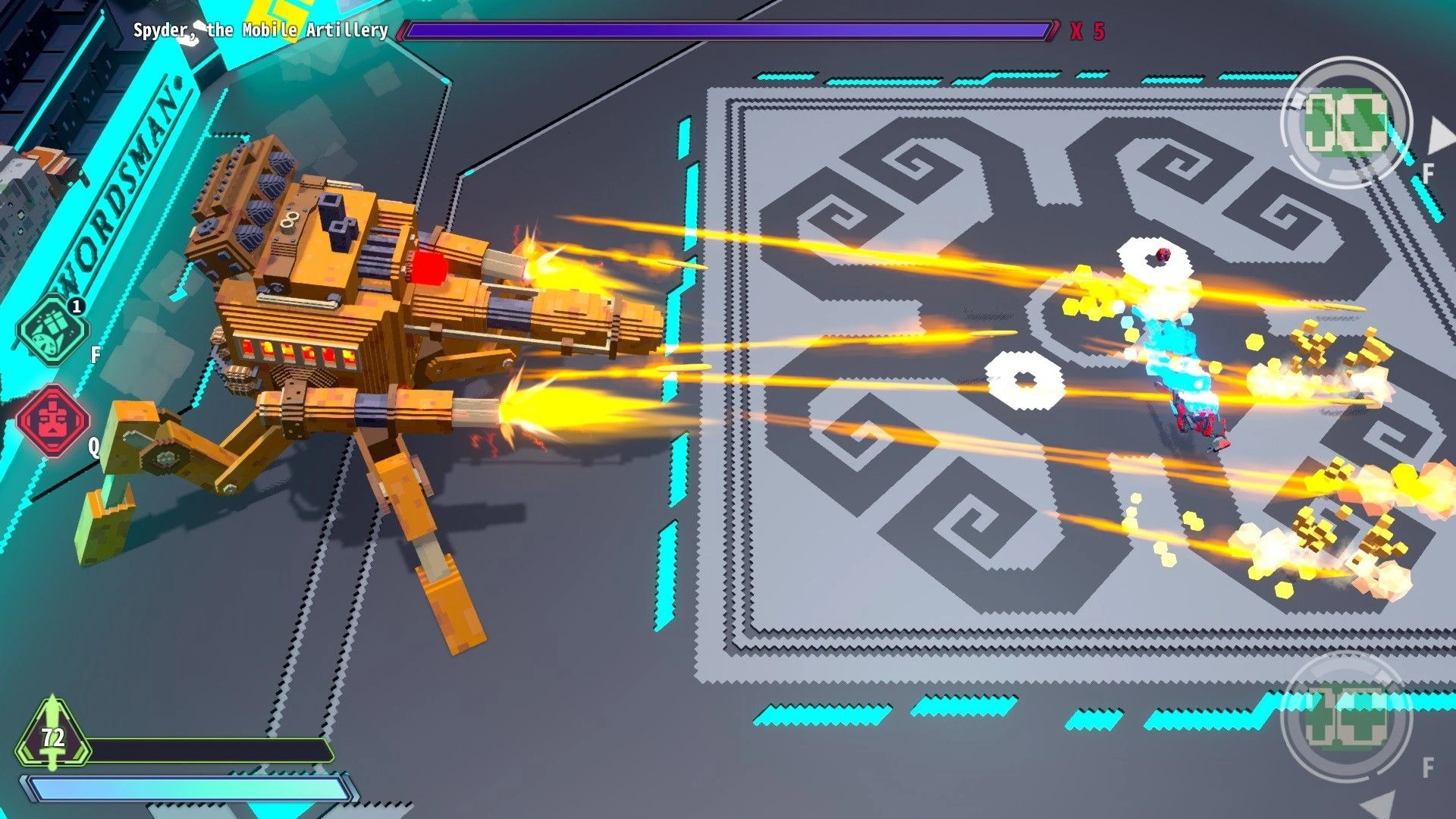1456x819 pixels.
Task: Activate the red robot face ability
Action: coord(53,419)
